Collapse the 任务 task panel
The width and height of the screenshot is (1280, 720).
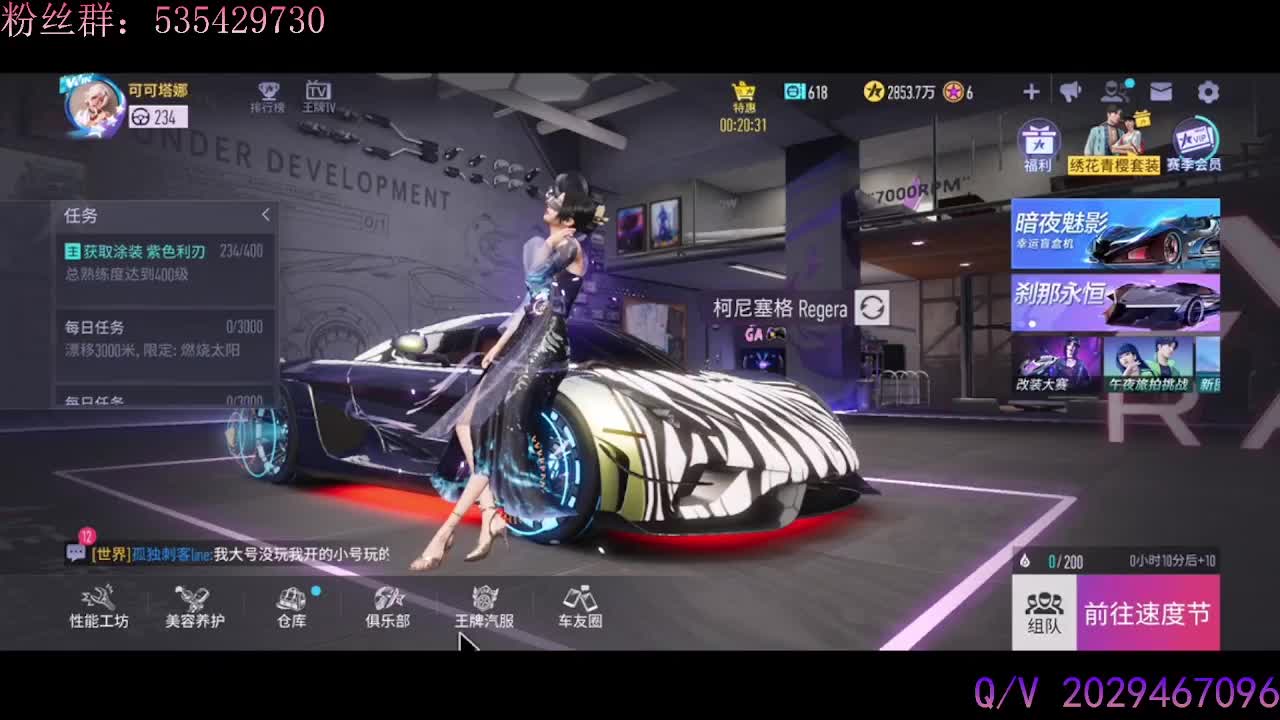tap(266, 214)
